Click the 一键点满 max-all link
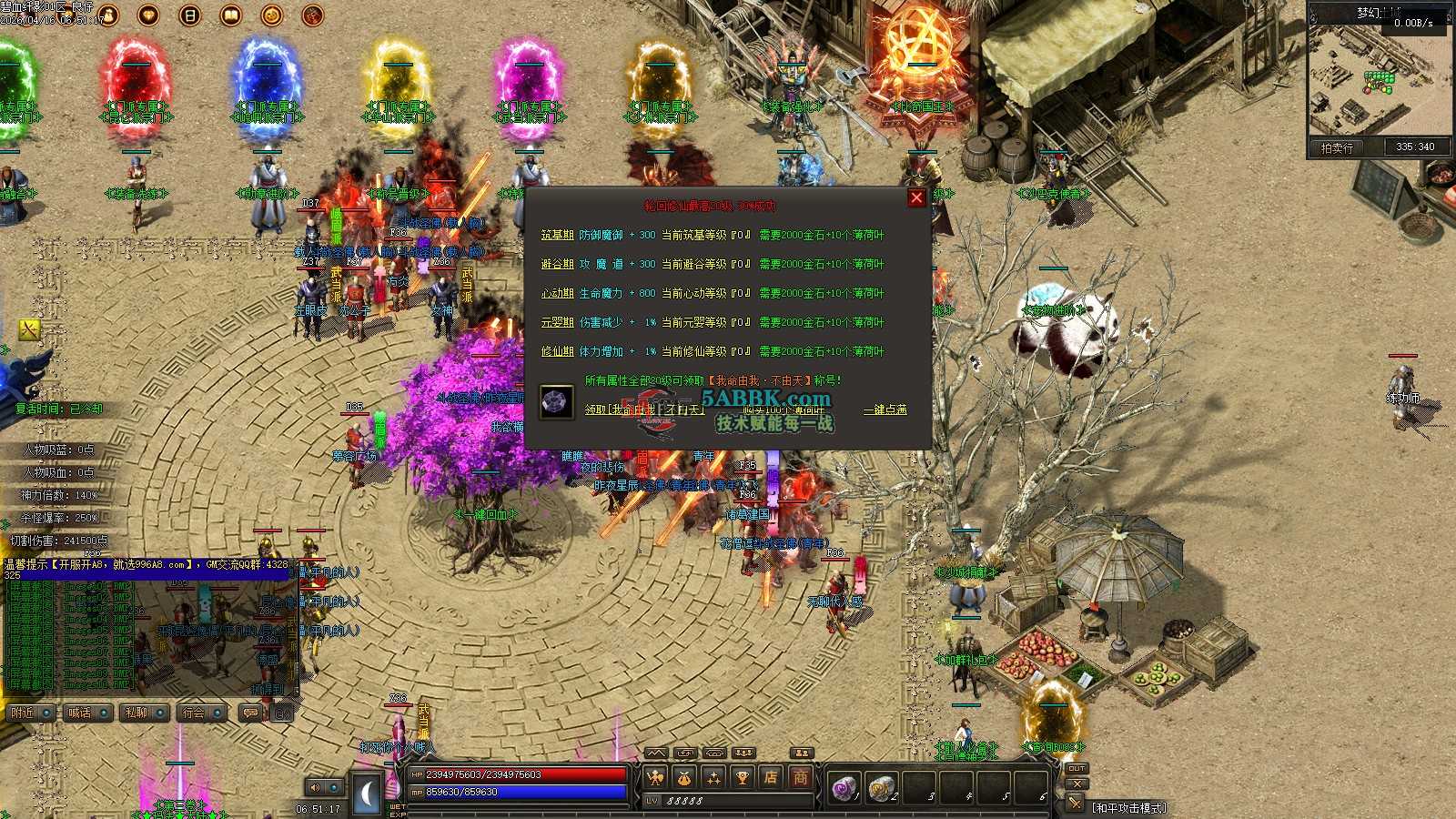 [x=885, y=409]
